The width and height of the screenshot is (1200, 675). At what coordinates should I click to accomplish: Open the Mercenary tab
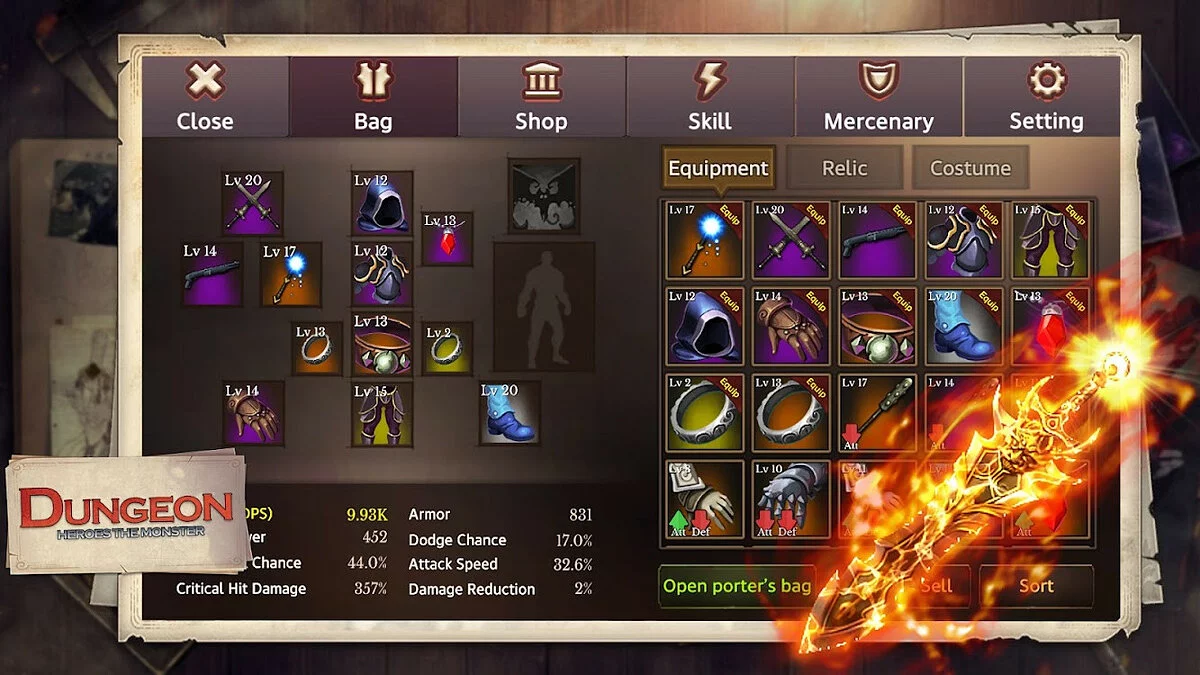point(878,97)
